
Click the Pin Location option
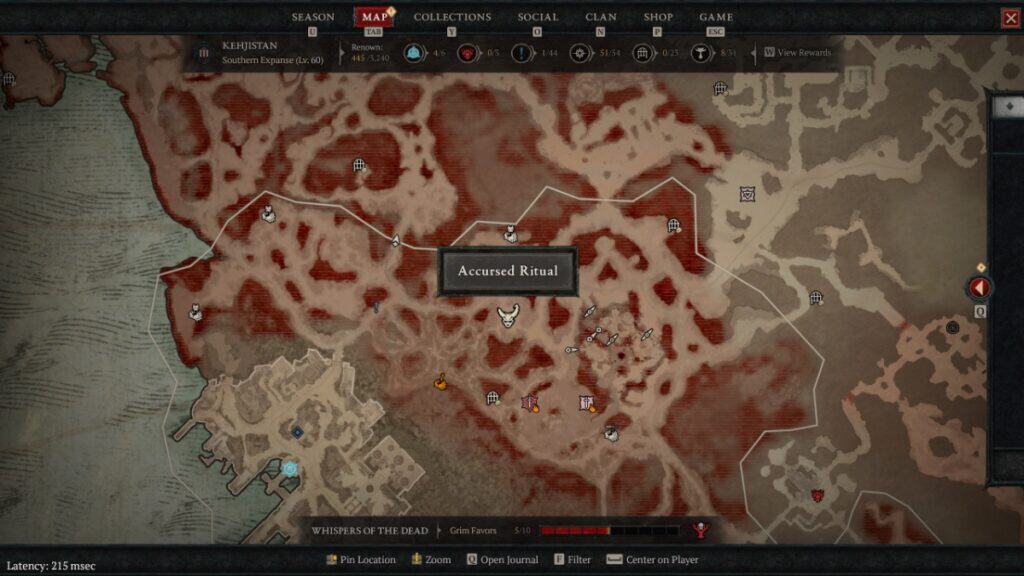pyautogui.click(x=362, y=560)
